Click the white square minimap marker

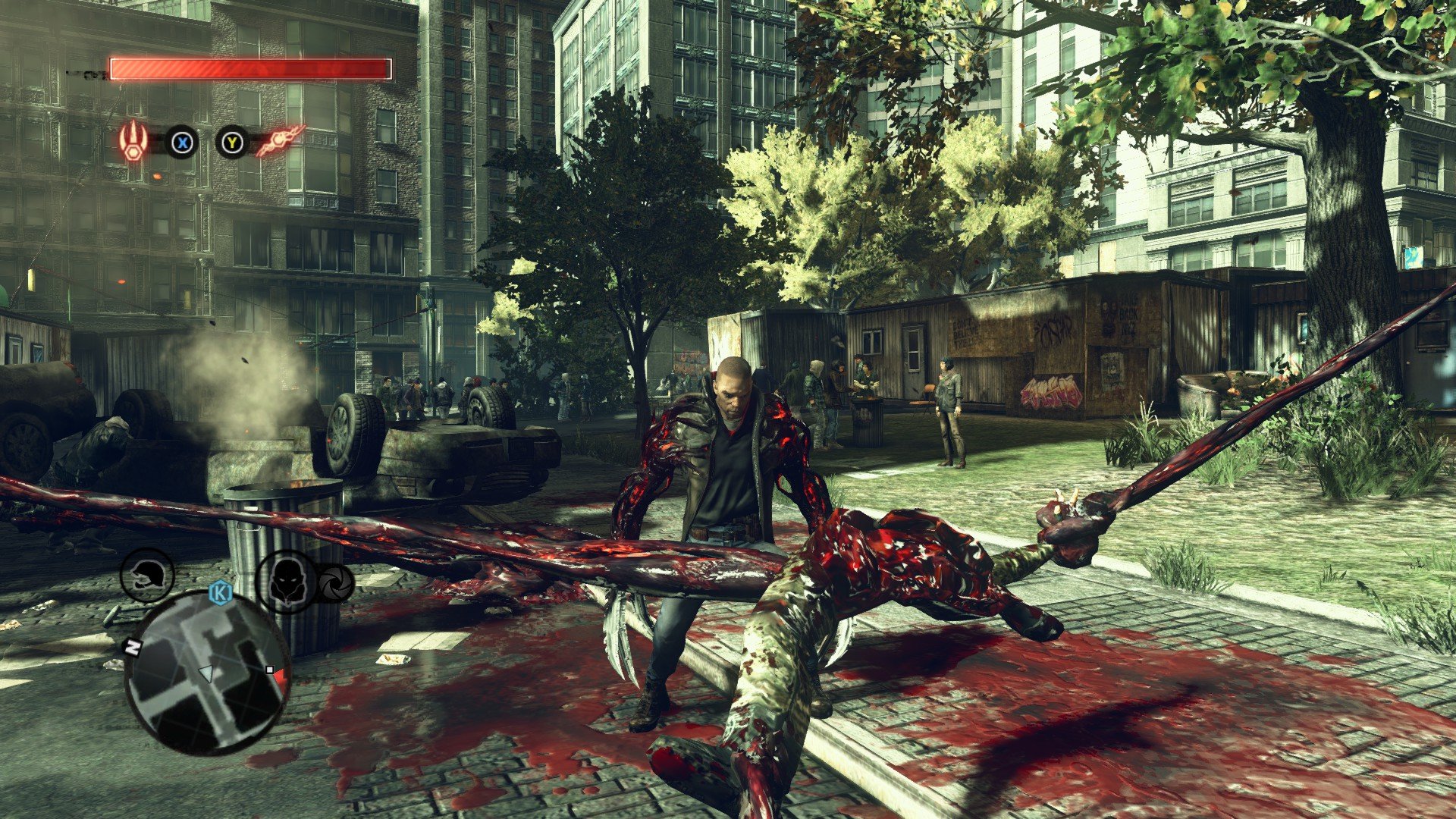point(269,670)
